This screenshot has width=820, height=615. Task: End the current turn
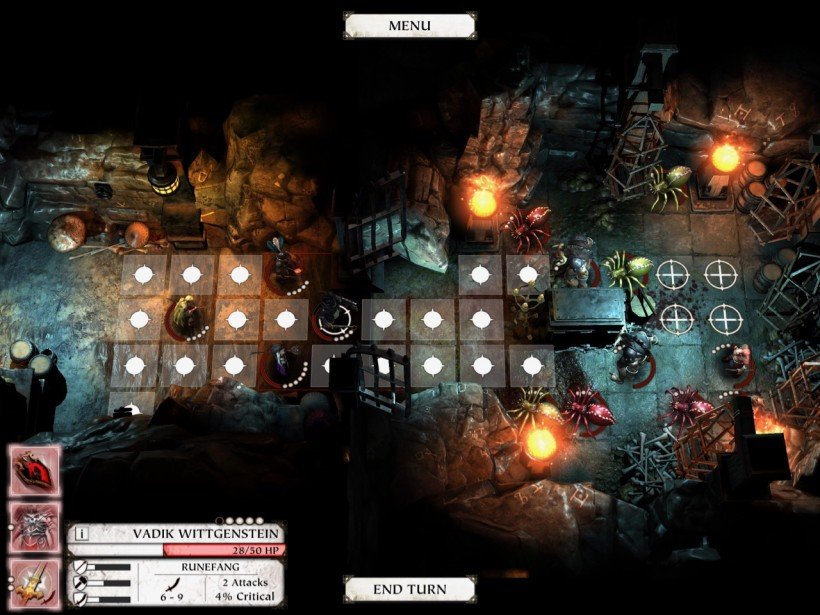(x=409, y=589)
